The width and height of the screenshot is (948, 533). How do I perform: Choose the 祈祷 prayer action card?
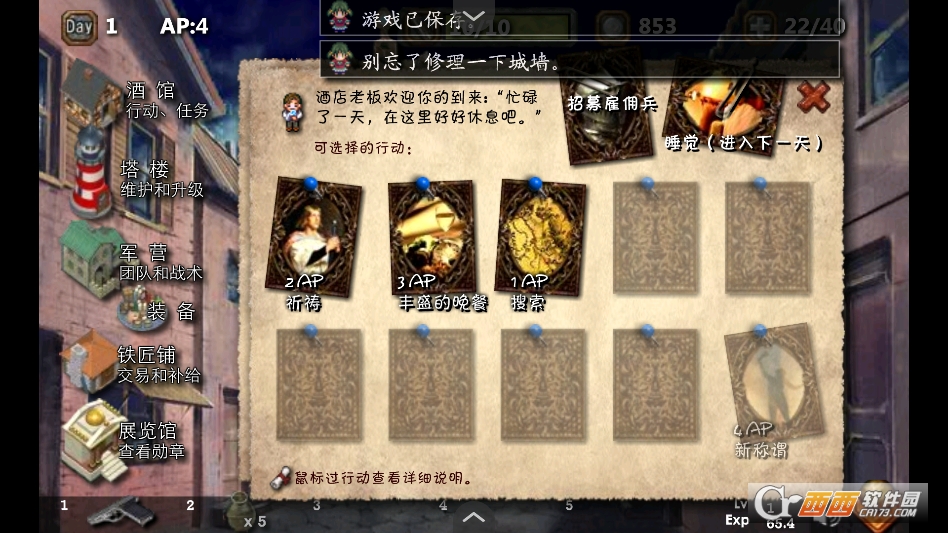[x=313, y=238]
